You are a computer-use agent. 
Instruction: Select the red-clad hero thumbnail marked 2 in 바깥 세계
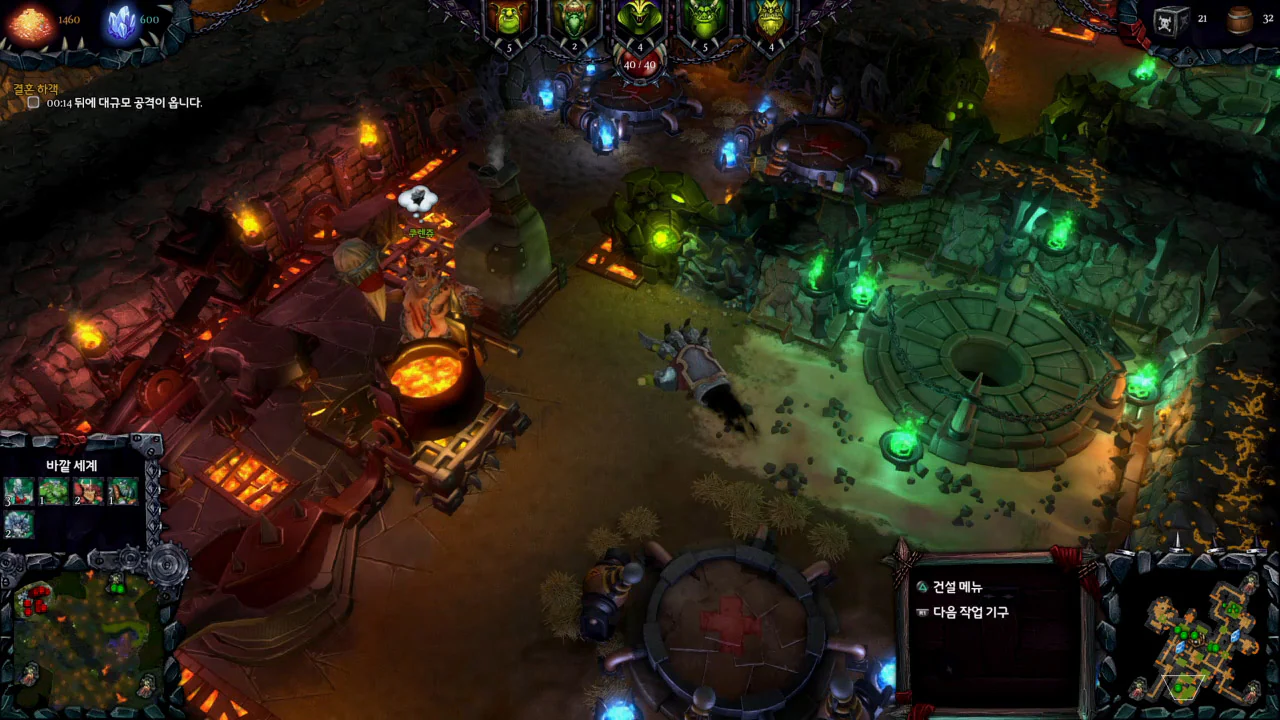[88, 490]
